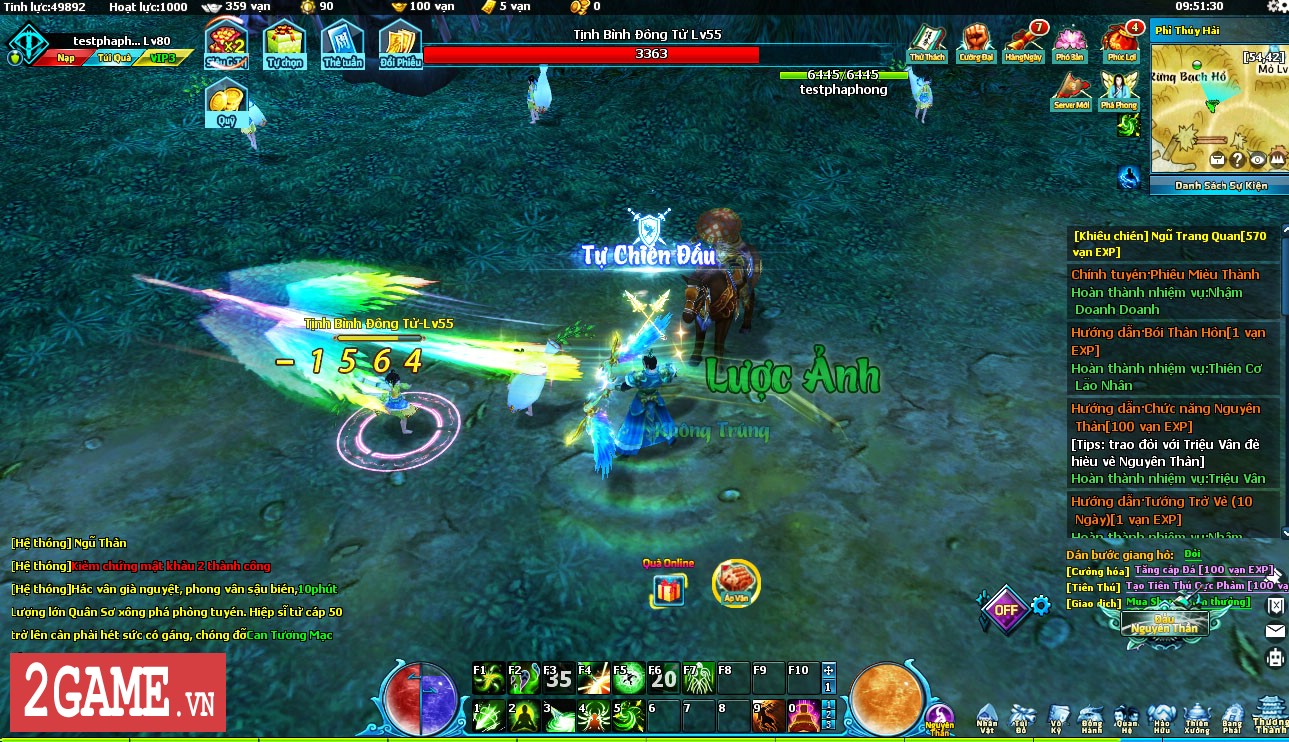The width and height of the screenshot is (1289, 742).
Task: Open the Thử Thách challenge scroll icon
Action: point(927,42)
